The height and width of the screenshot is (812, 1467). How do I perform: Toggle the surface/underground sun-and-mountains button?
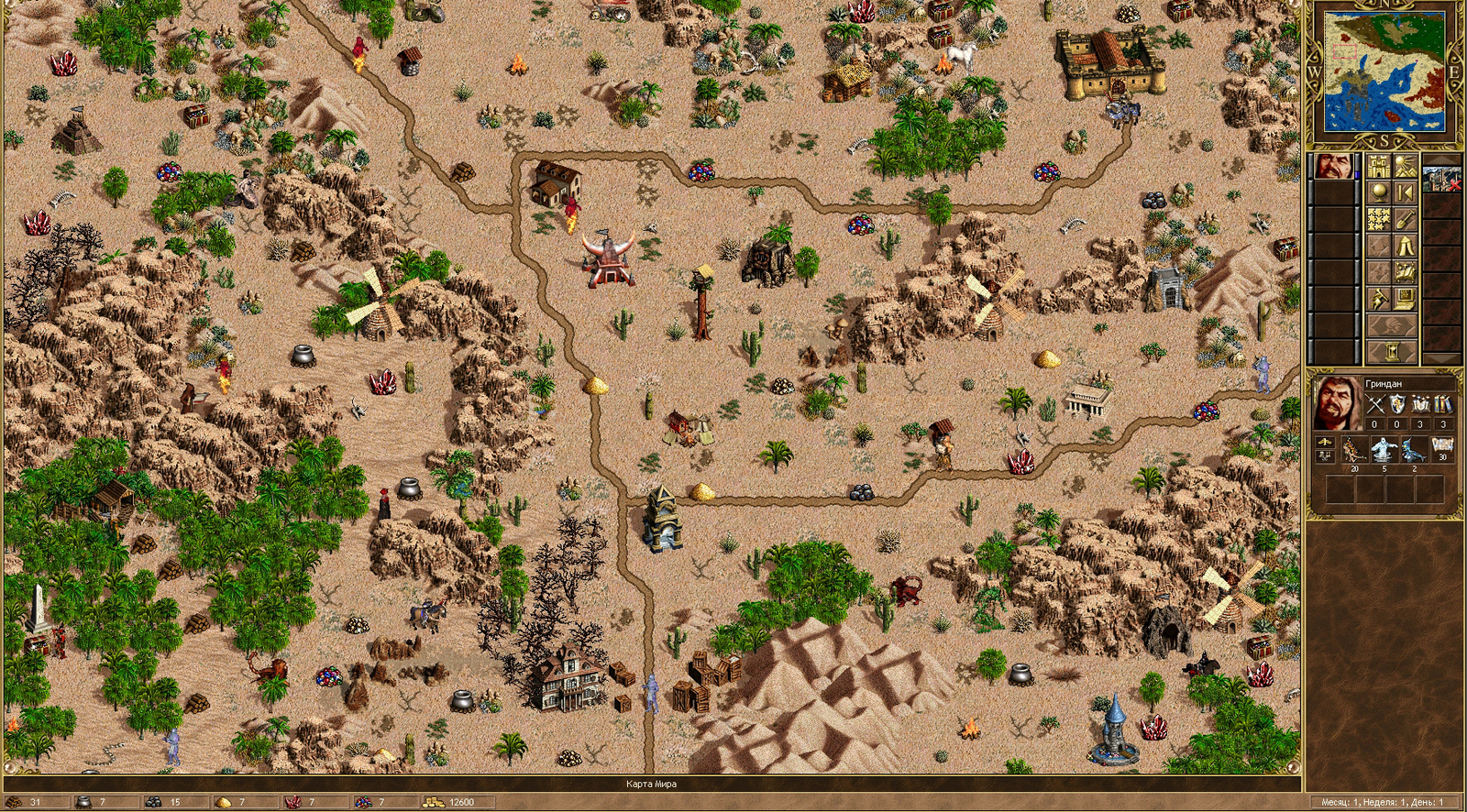coord(1405,166)
